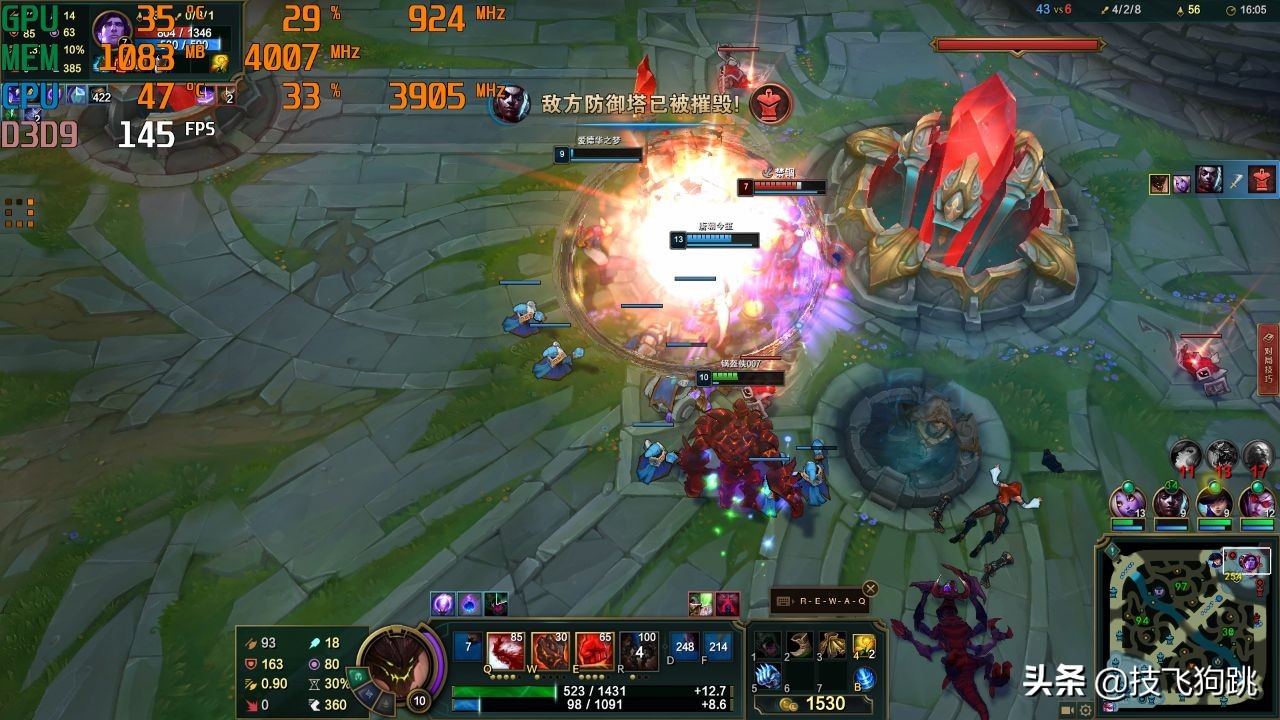Activate the Q ability icon
This screenshot has width=1280, height=720.
pyautogui.click(x=506, y=651)
